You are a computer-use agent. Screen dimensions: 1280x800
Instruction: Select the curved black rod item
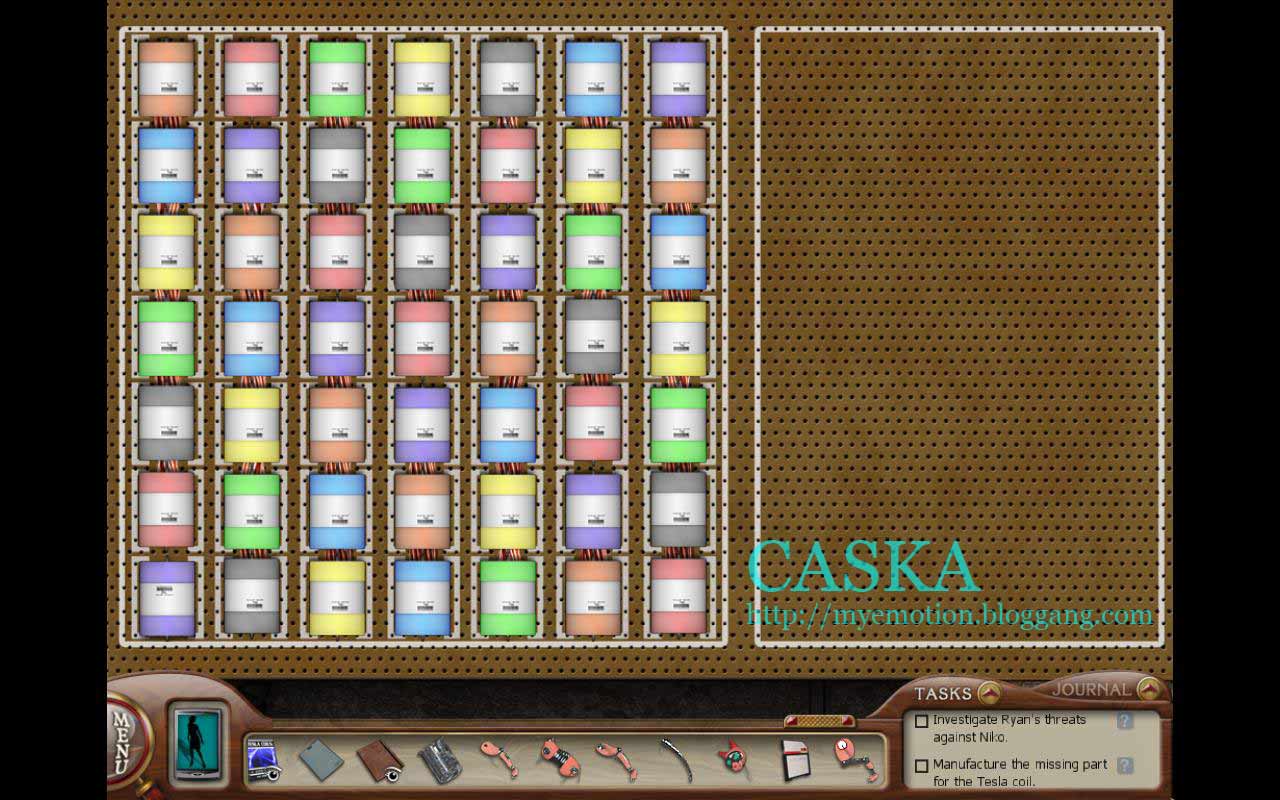pyautogui.click(x=677, y=760)
